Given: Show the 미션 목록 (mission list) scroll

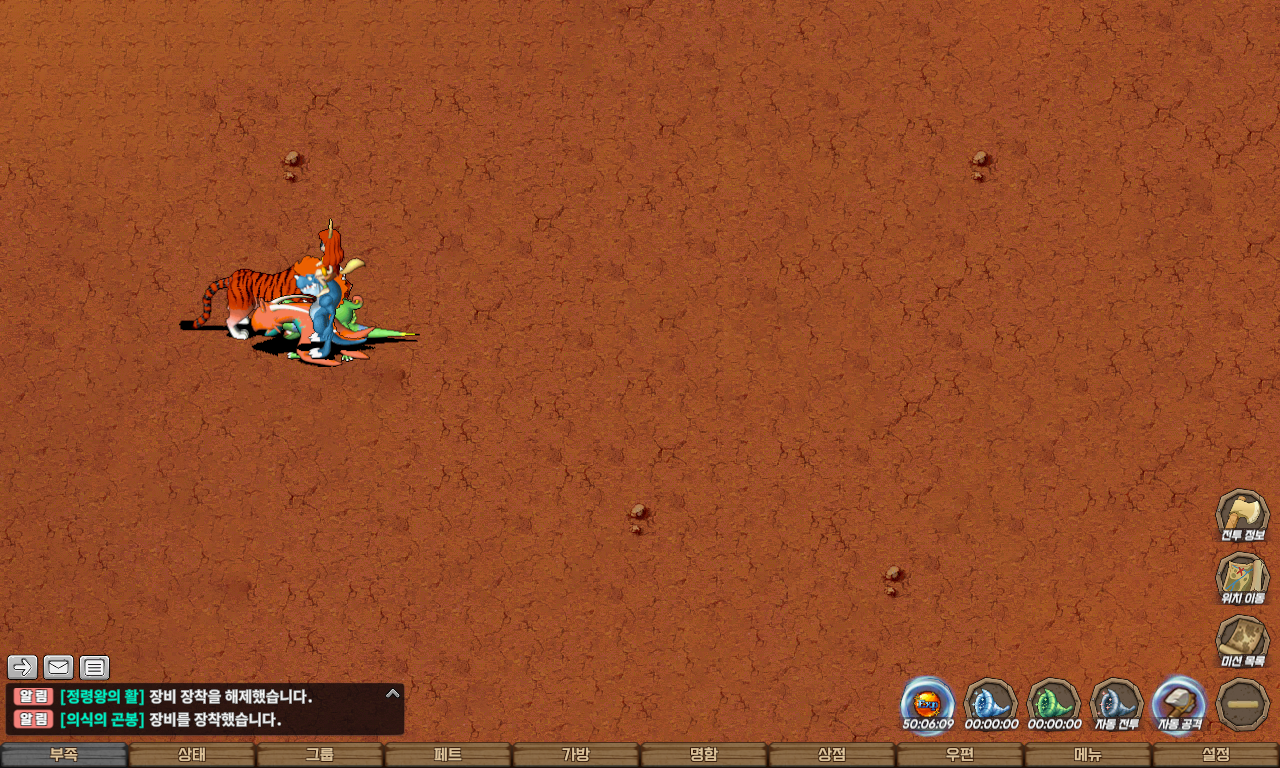Looking at the screenshot, I should (1242, 642).
